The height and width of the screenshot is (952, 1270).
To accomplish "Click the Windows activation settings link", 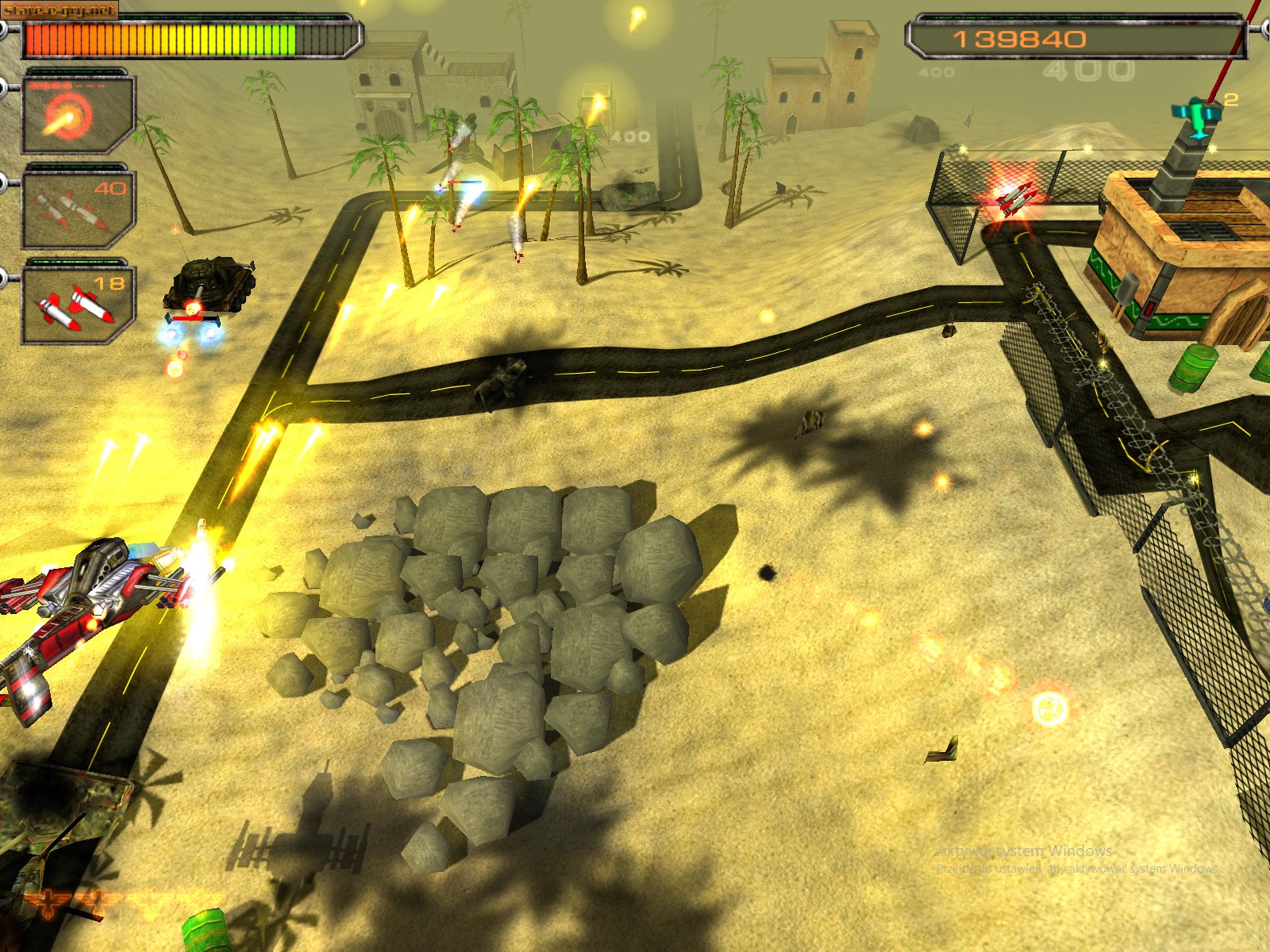I will point(1076,868).
